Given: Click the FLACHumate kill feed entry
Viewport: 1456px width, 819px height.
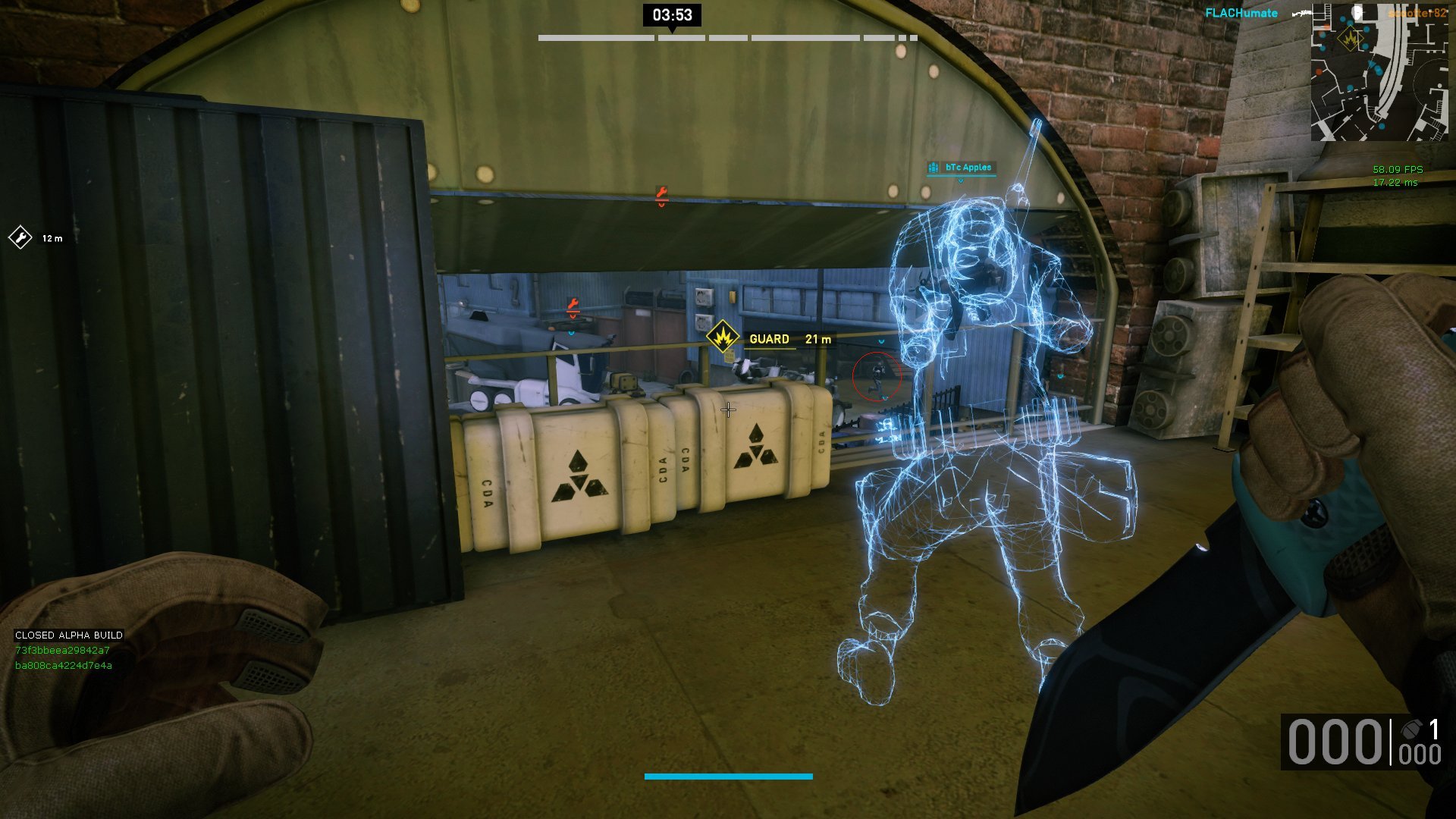Looking at the screenshot, I should [1241, 13].
